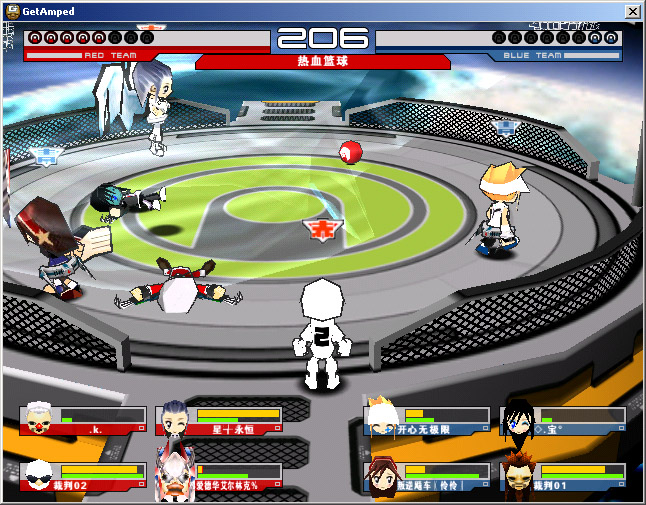The width and height of the screenshot is (646, 505).
Task: Click the 热血篮球 mode banner
Action: click(x=323, y=62)
